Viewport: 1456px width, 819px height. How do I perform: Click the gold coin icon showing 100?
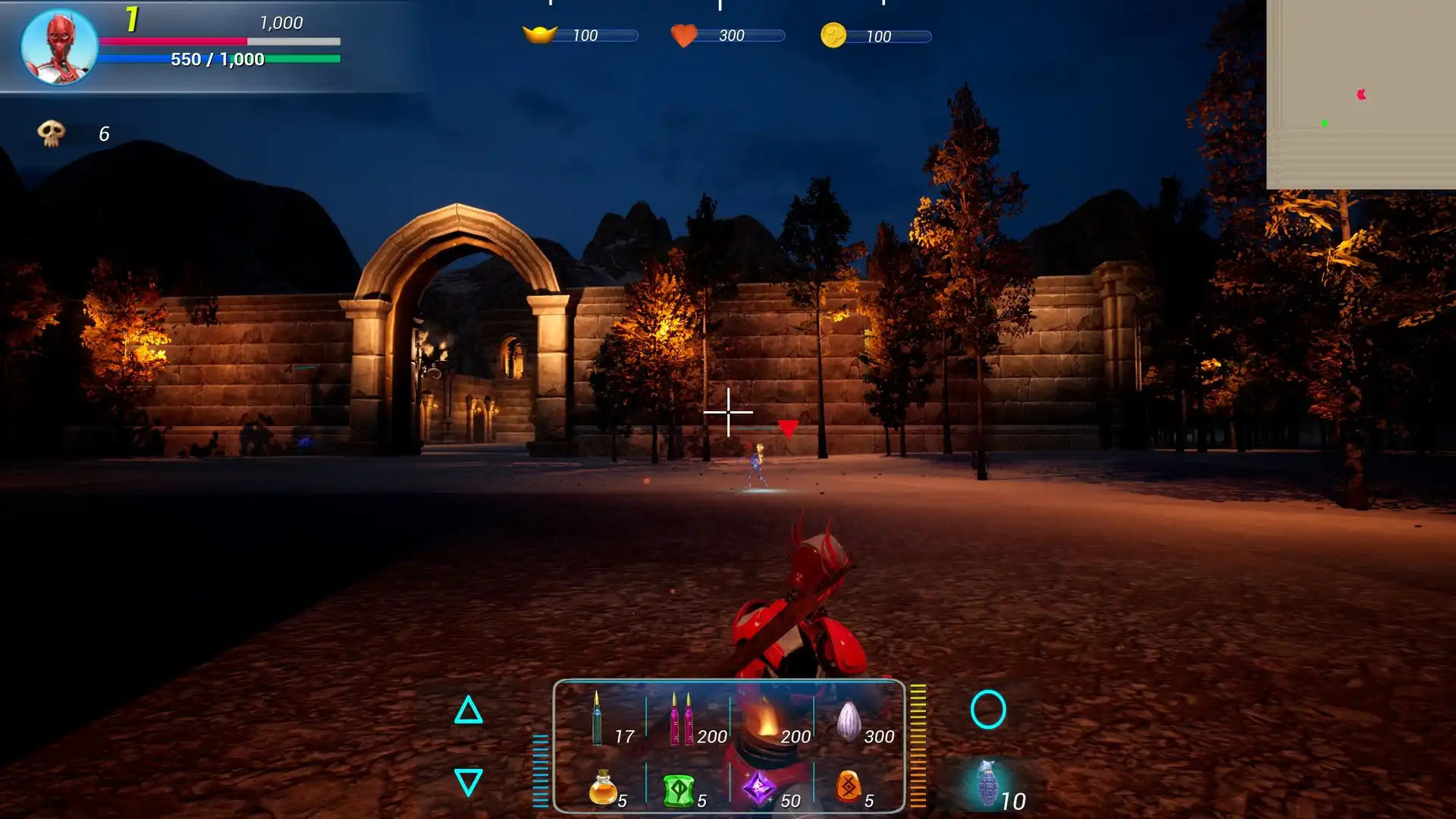(834, 34)
